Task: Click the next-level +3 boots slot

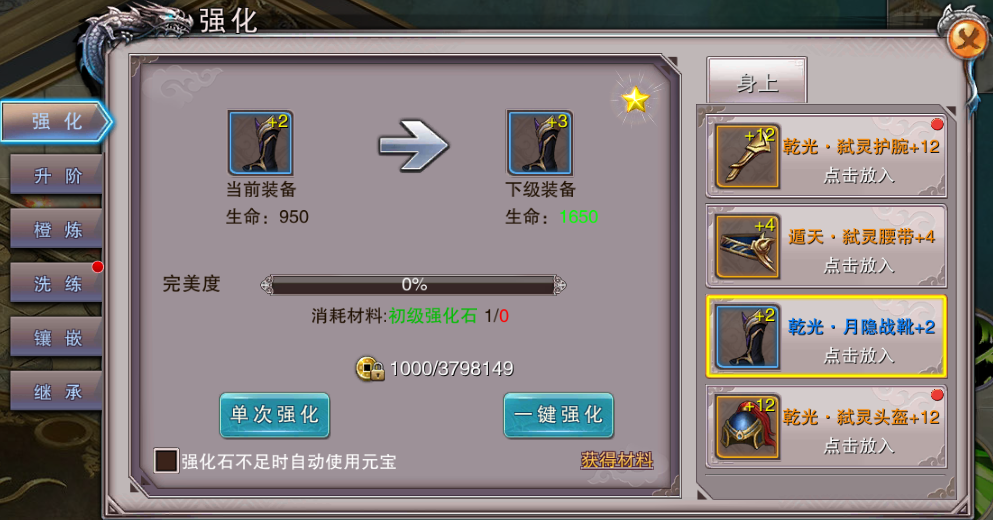Action: pos(540,143)
